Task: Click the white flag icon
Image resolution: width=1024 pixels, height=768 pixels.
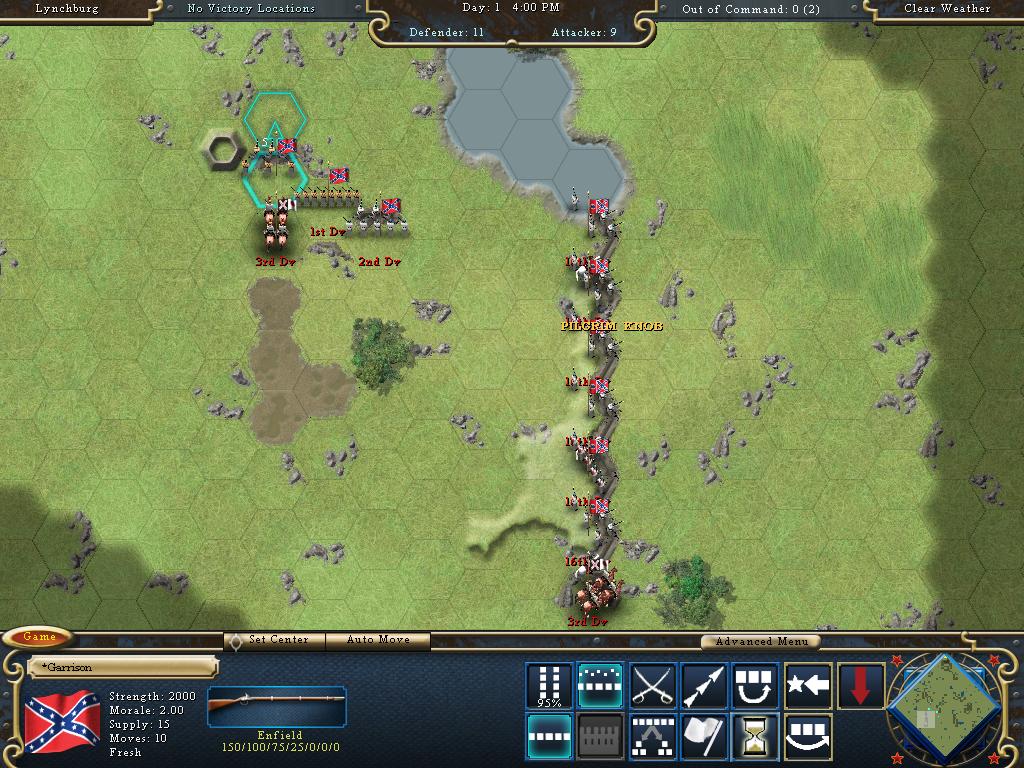Action: 704,736
